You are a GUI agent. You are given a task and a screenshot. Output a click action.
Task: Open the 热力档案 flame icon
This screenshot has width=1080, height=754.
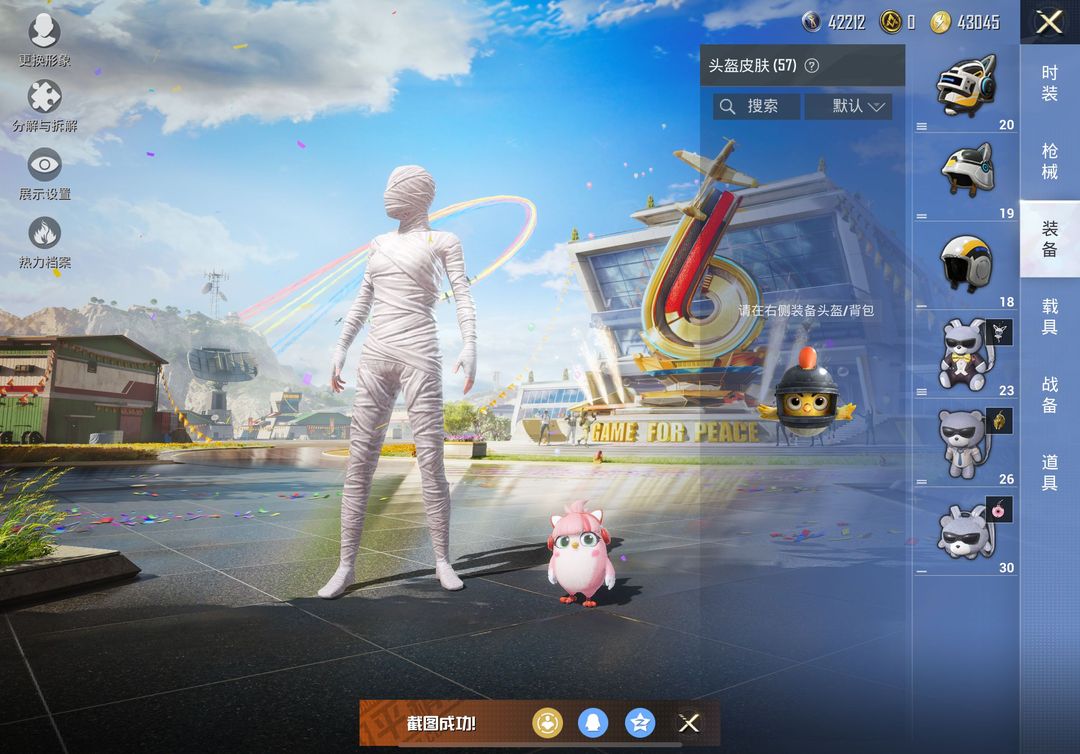pyautogui.click(x=44, y=241)
